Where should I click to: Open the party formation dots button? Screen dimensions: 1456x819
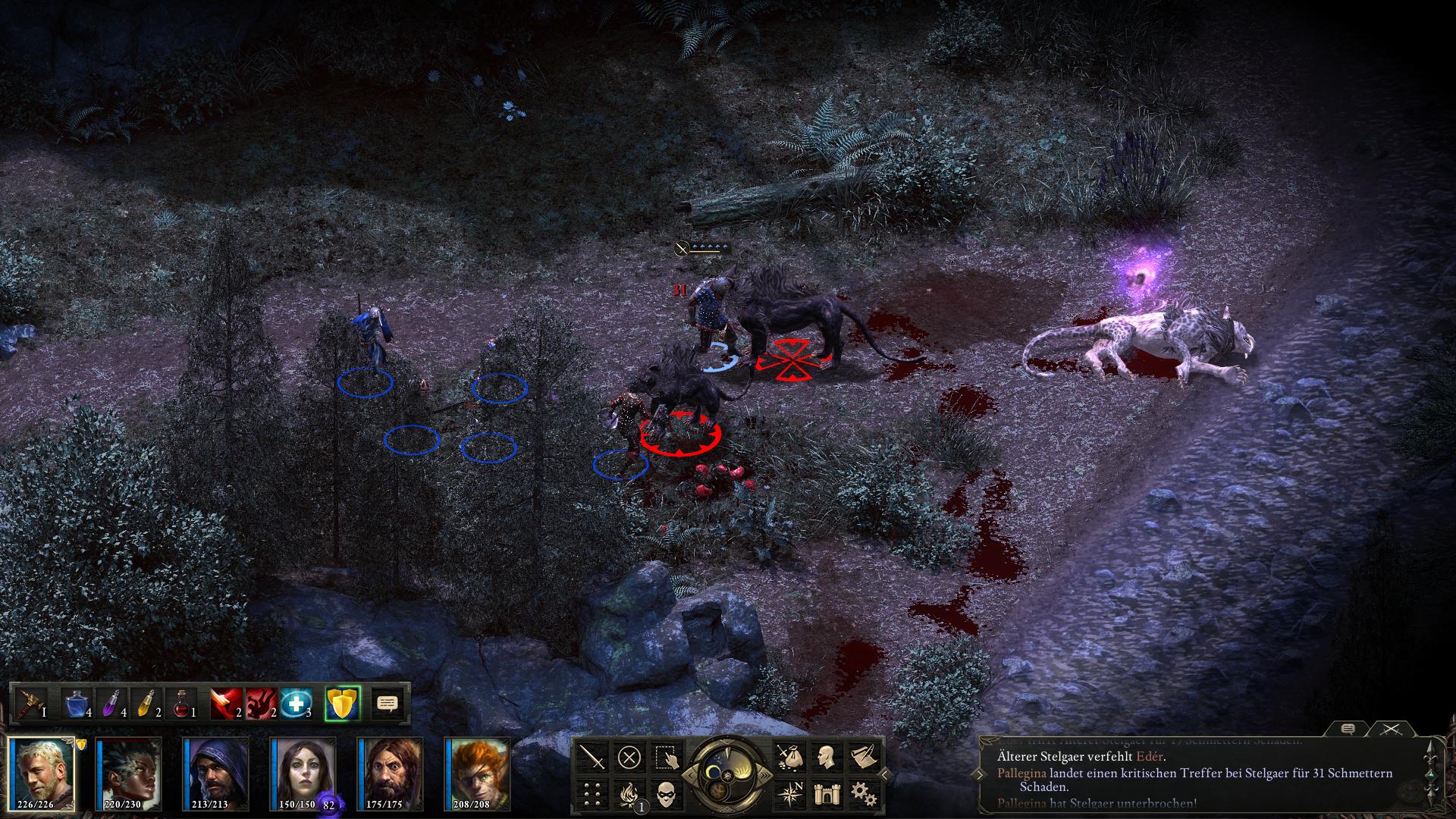[x=593, y=793]
